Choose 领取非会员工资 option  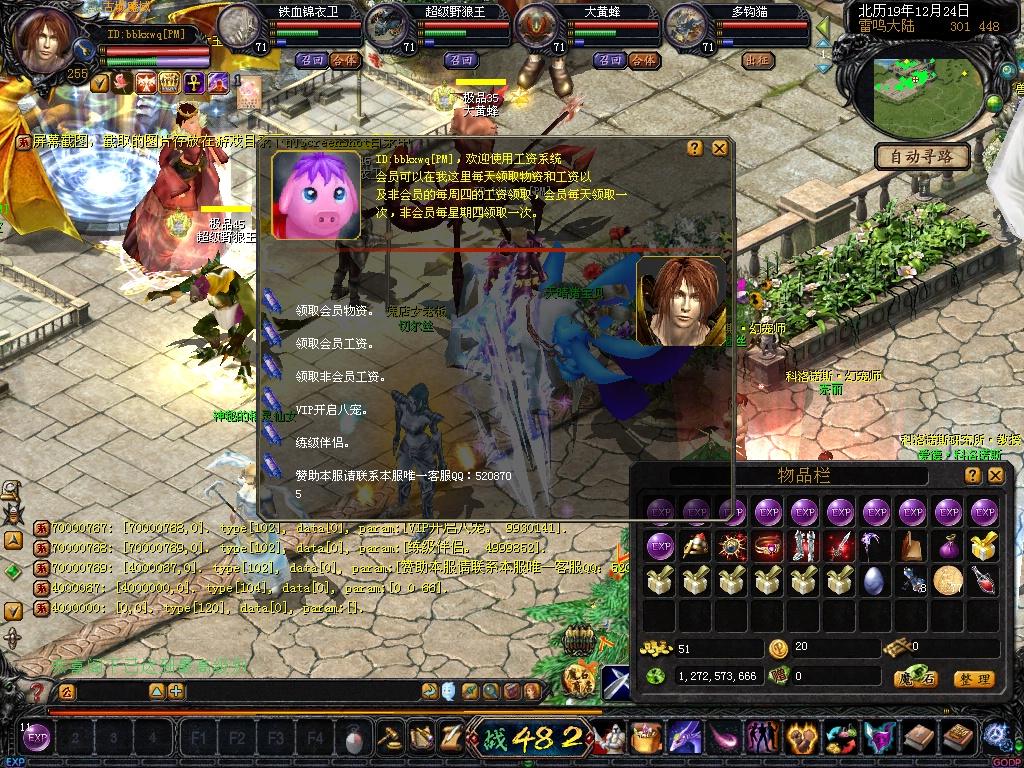point(340,377)
